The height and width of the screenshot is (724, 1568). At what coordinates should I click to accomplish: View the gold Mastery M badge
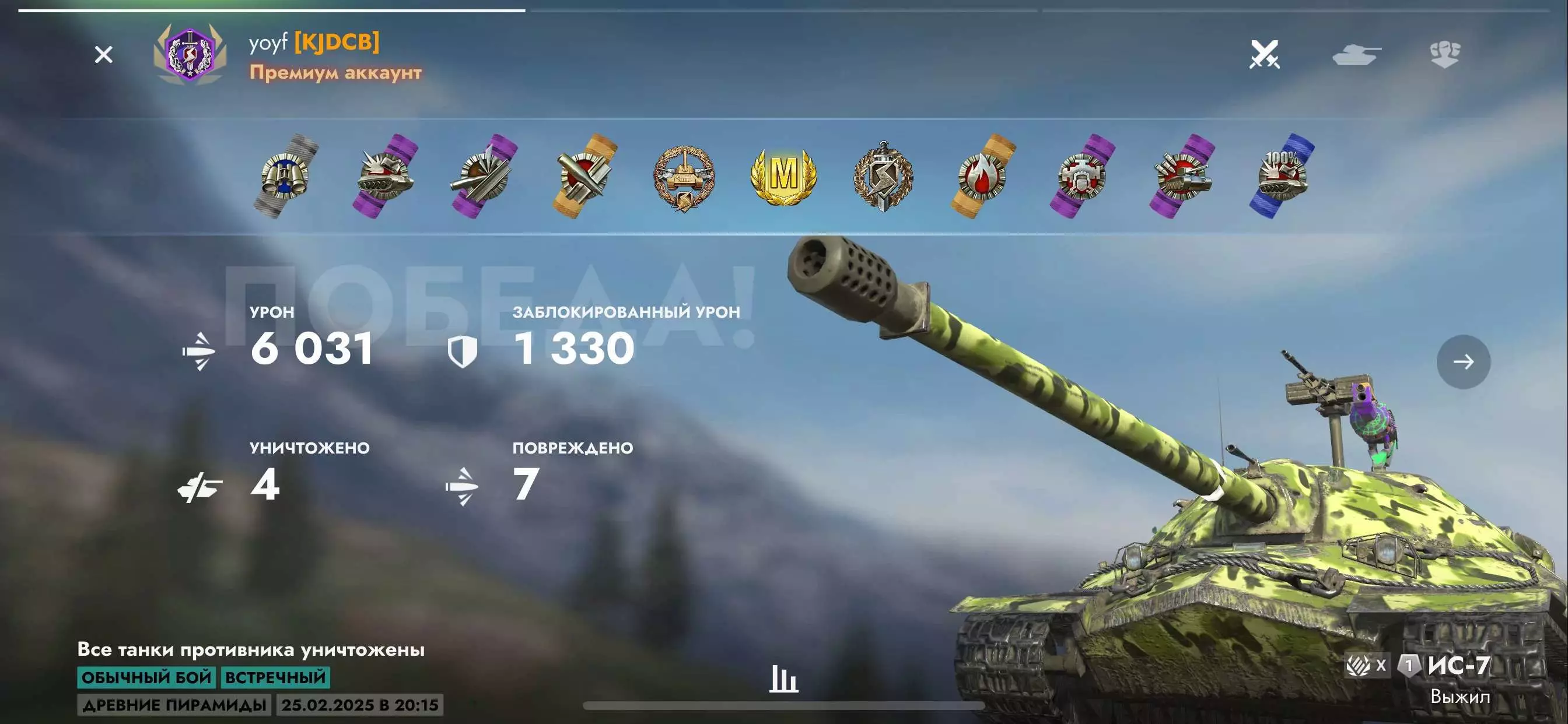pyautogui.click(x=783, y=177)
